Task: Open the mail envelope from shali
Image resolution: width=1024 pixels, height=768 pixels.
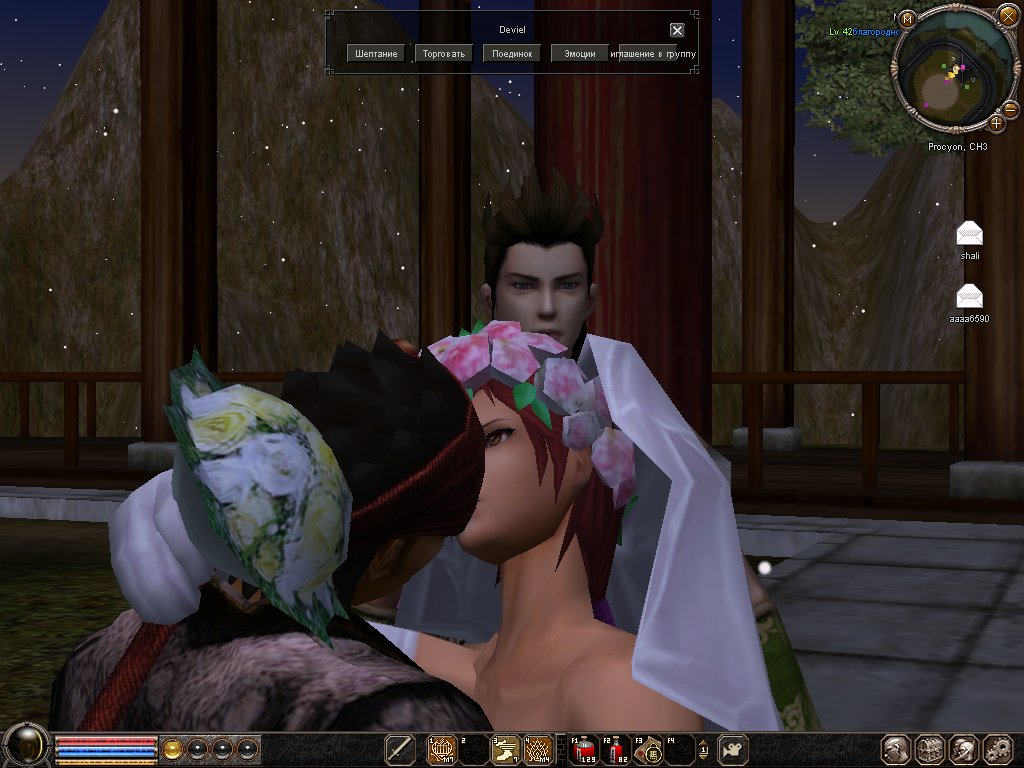Action: click(x=969, y=234)
